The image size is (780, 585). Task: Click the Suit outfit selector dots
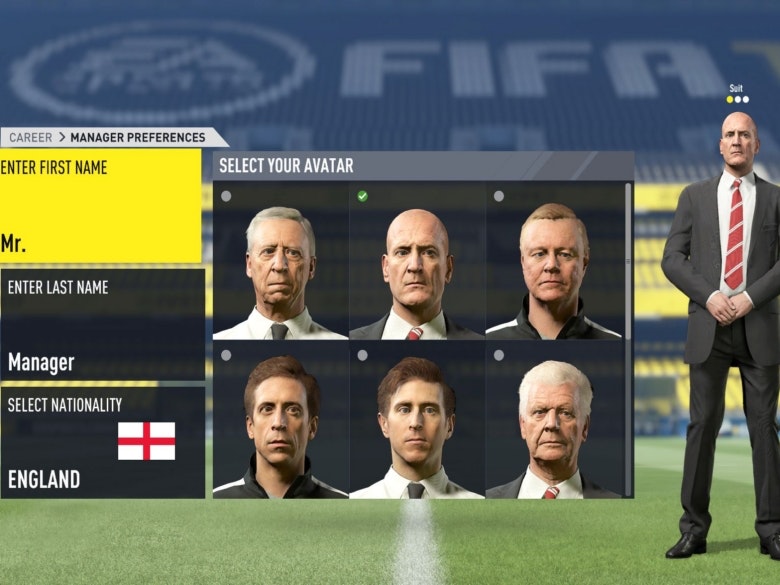tap(737, 99)
